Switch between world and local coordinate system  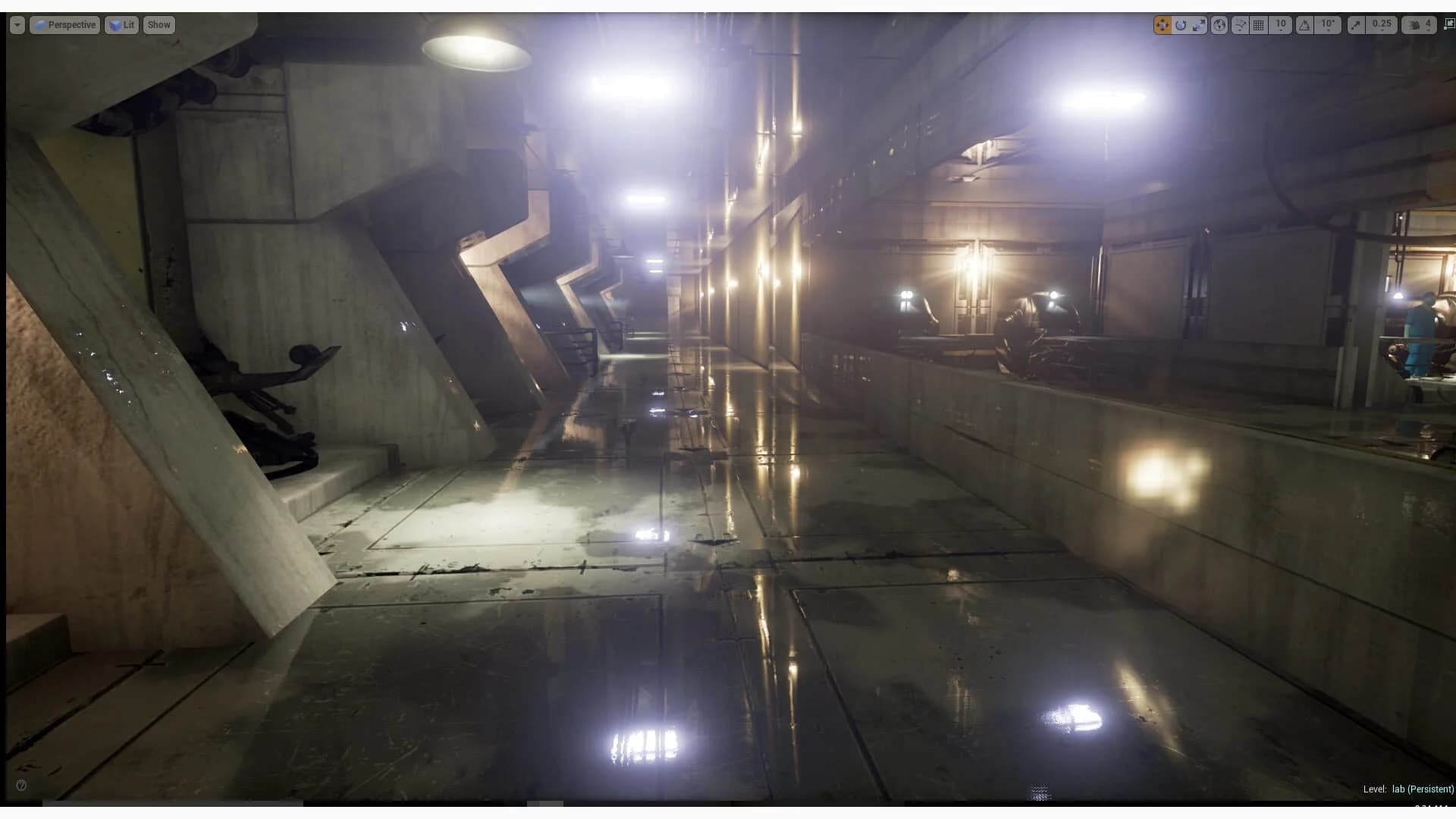[1219, 24]
